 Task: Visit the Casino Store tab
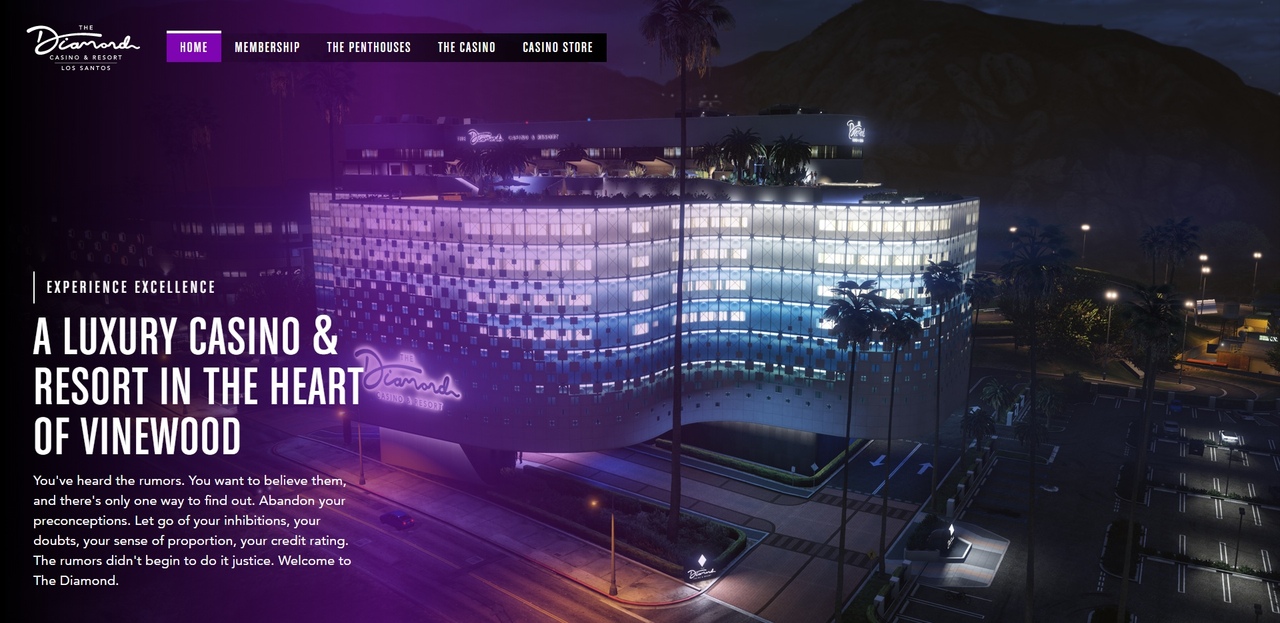pyautogui.click(x=557, y=47)
